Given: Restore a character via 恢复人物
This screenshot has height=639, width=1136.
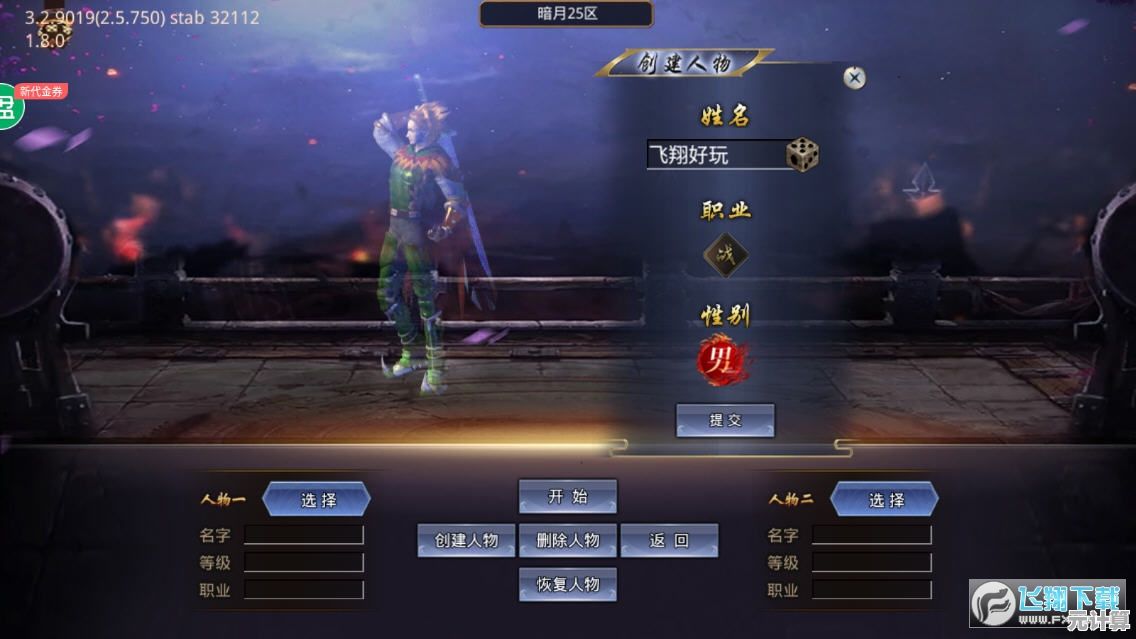Looking at the screenshot, I should (x=567, y=584).
